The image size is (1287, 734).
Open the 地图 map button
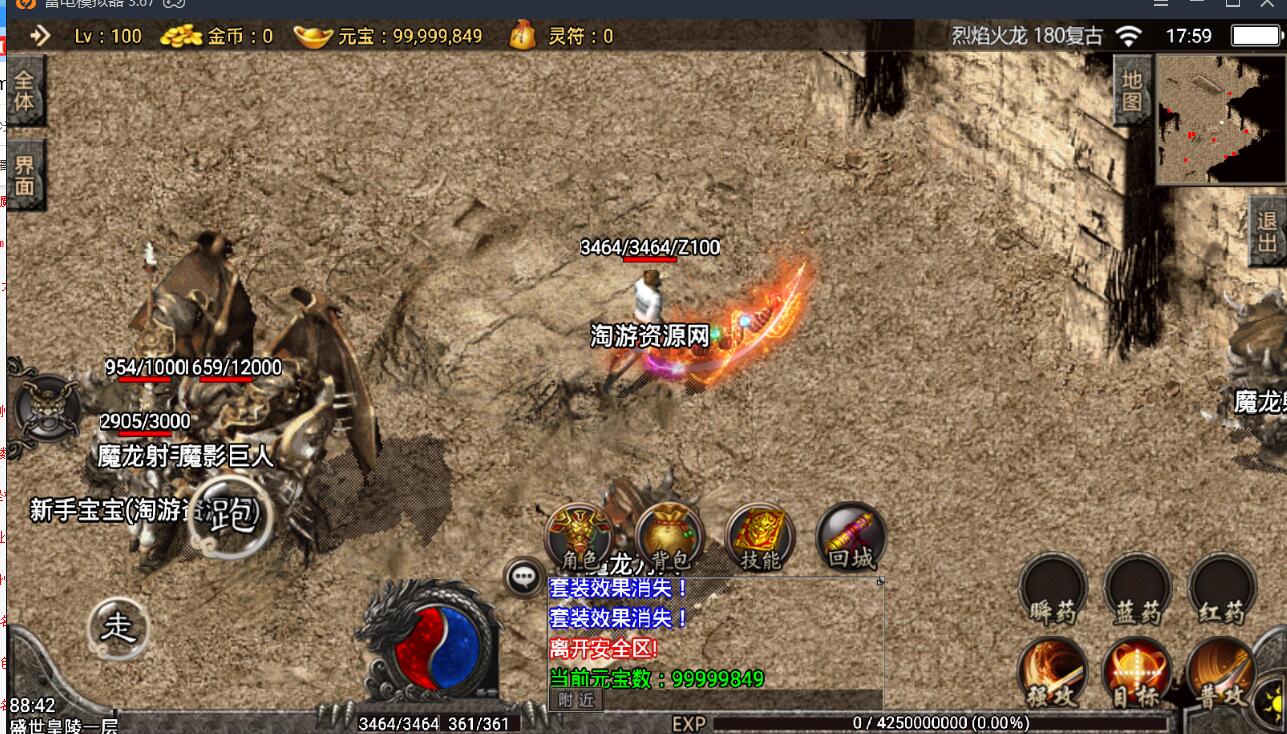click(1132, 89)
